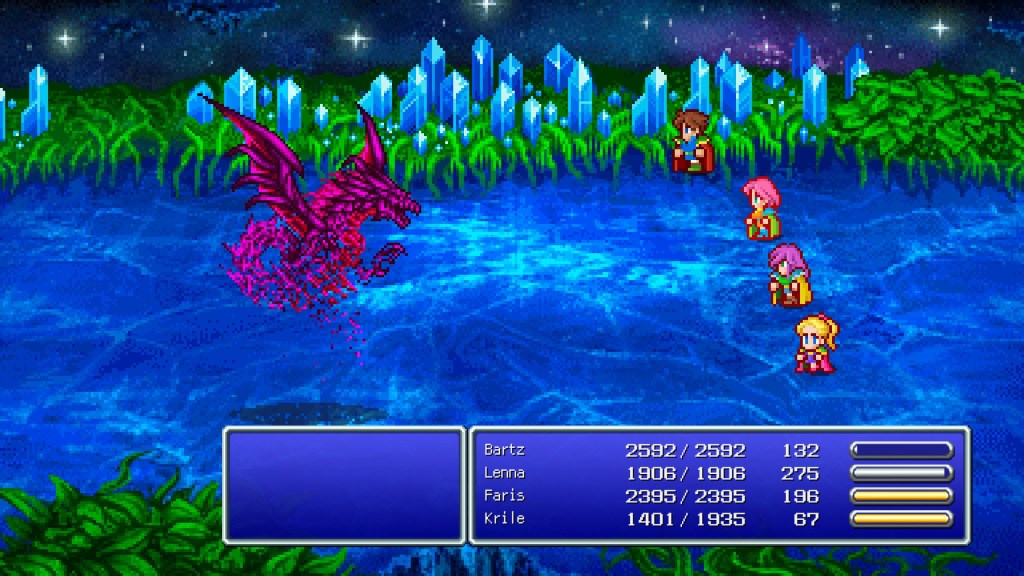Choose Lenna's row in the party panel
The width and height of the screenshot is (1024, 576).
click(x=505, y=473)
